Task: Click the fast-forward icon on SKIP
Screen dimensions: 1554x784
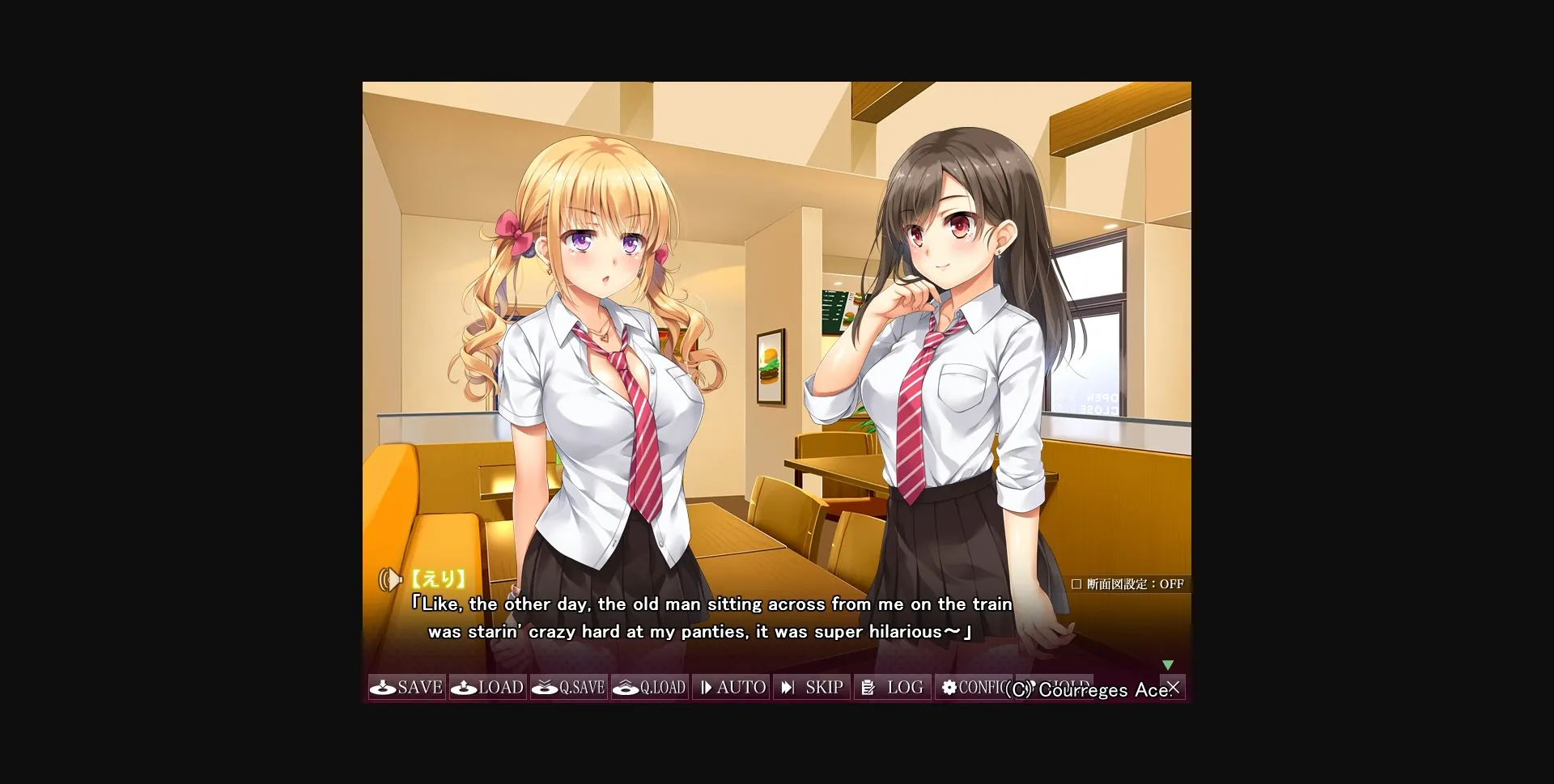Action: [788, 687]
